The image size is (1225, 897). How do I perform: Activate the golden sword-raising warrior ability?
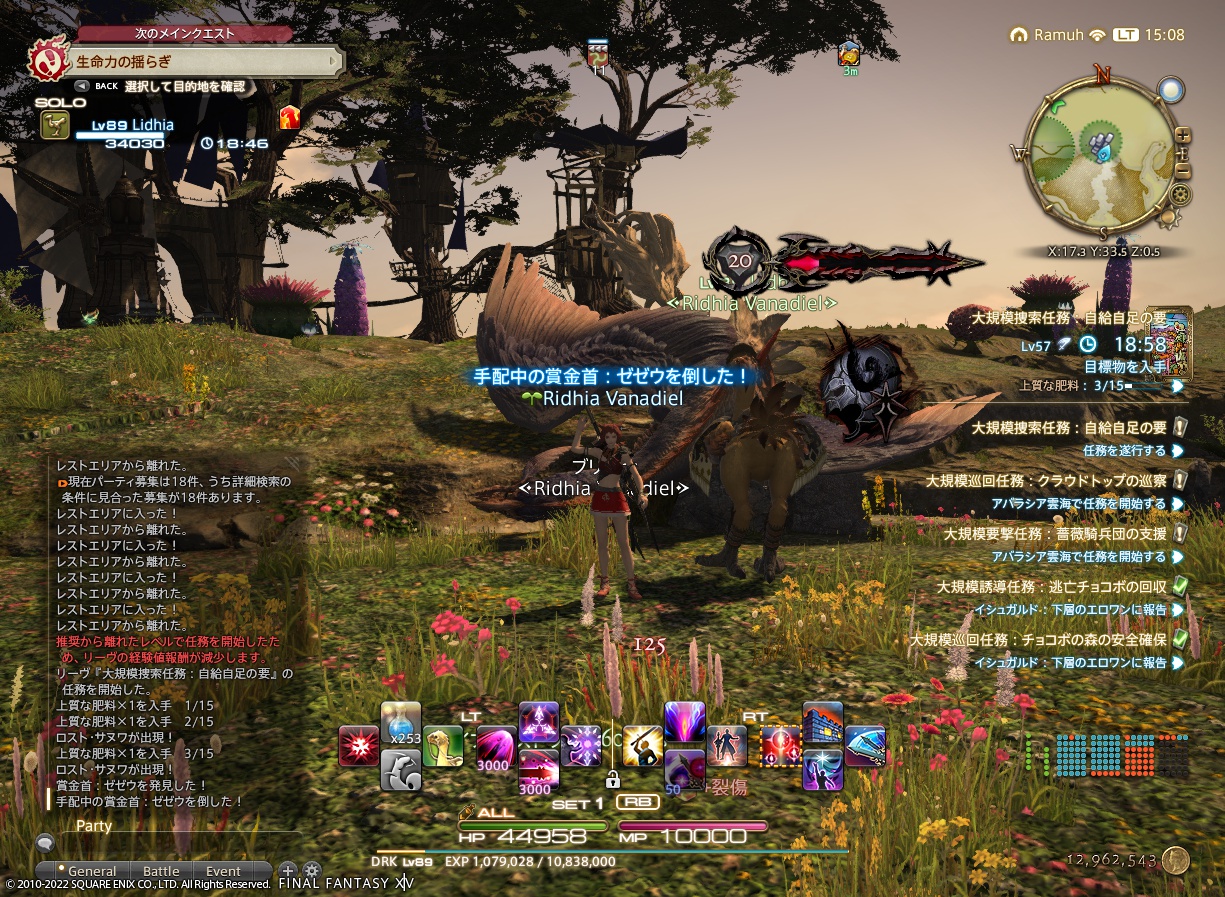point(642,746)
